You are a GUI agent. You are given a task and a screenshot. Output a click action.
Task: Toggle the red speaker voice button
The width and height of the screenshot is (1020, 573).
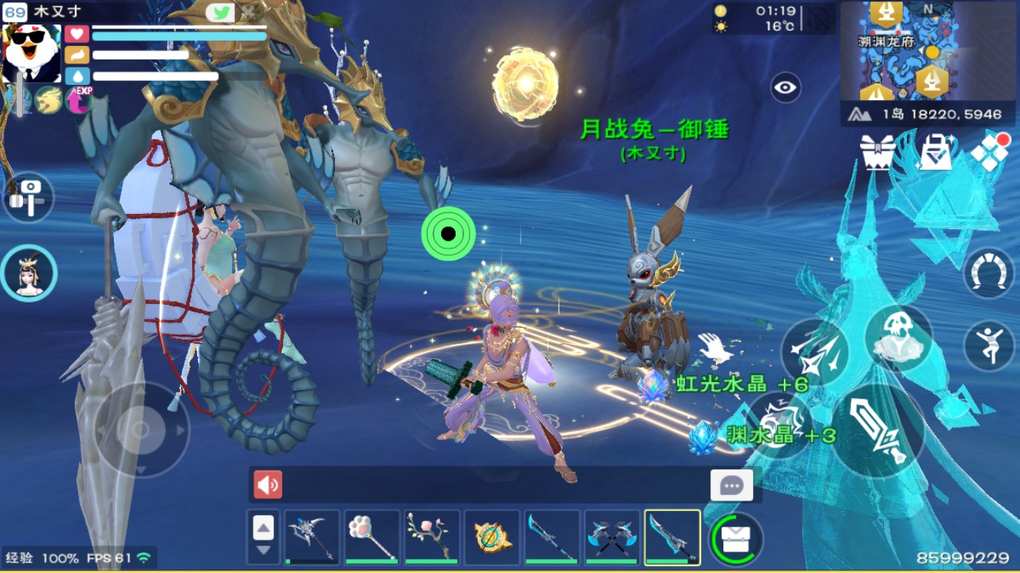pyautogui.click(x=268, y=485)
